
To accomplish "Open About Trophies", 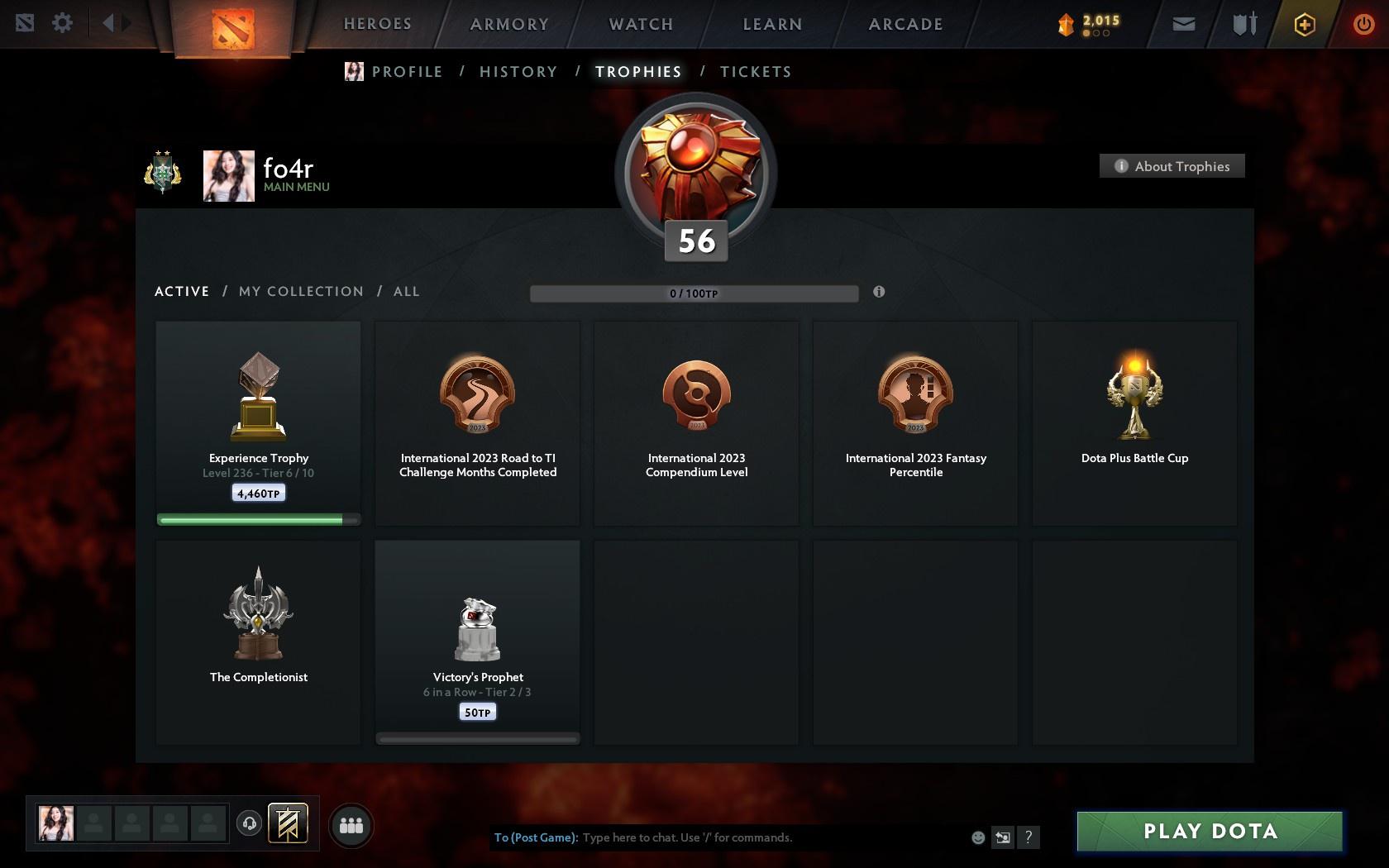I will click(x=1172, y=165).
